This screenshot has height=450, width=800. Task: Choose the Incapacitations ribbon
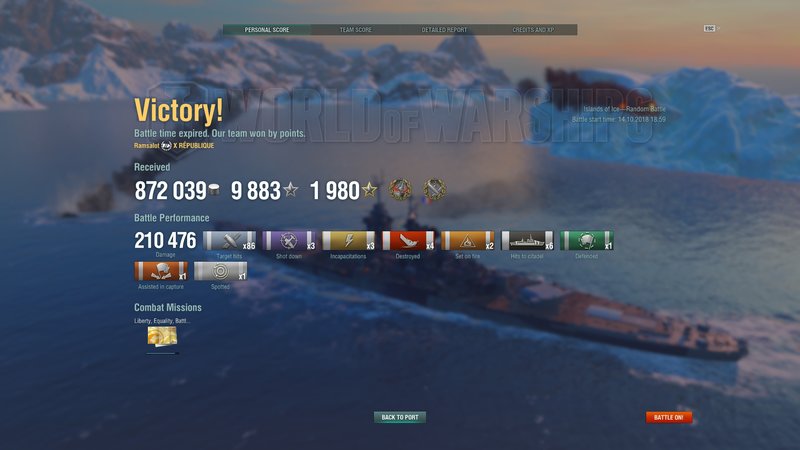349,241
